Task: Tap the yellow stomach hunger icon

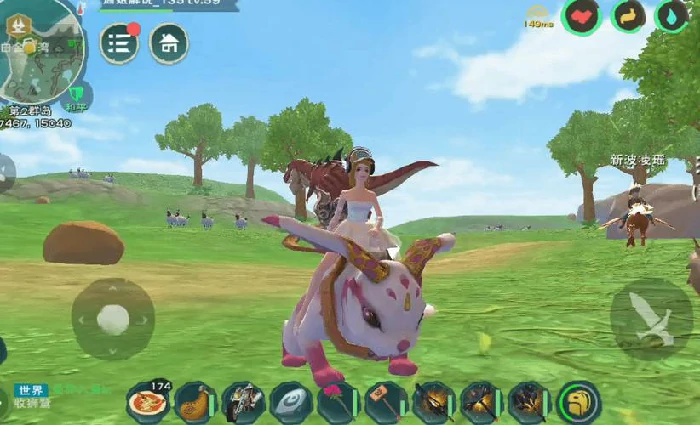Action: point(629,16)
